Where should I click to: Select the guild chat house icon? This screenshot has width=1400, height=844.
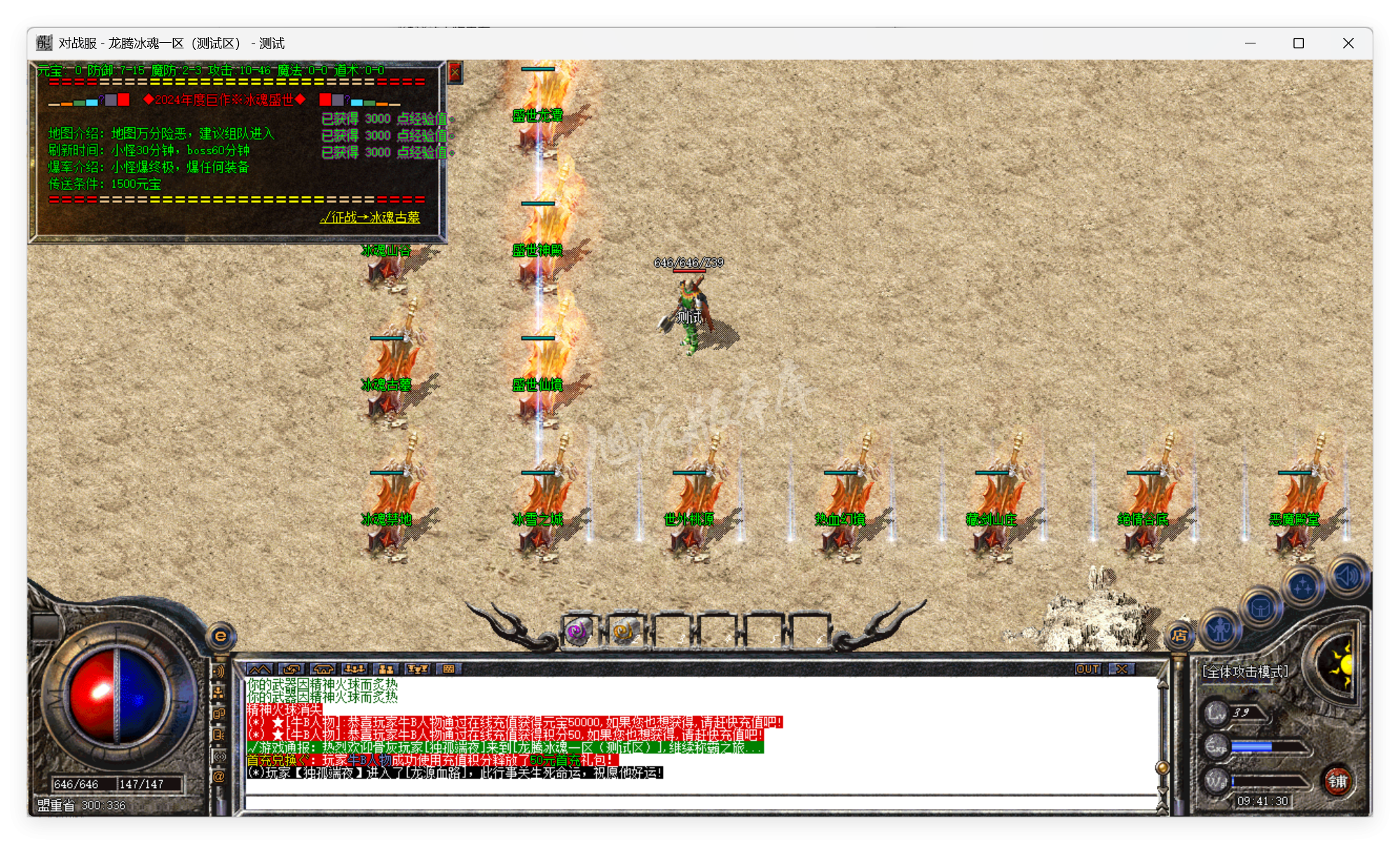[x=324, y=669]
